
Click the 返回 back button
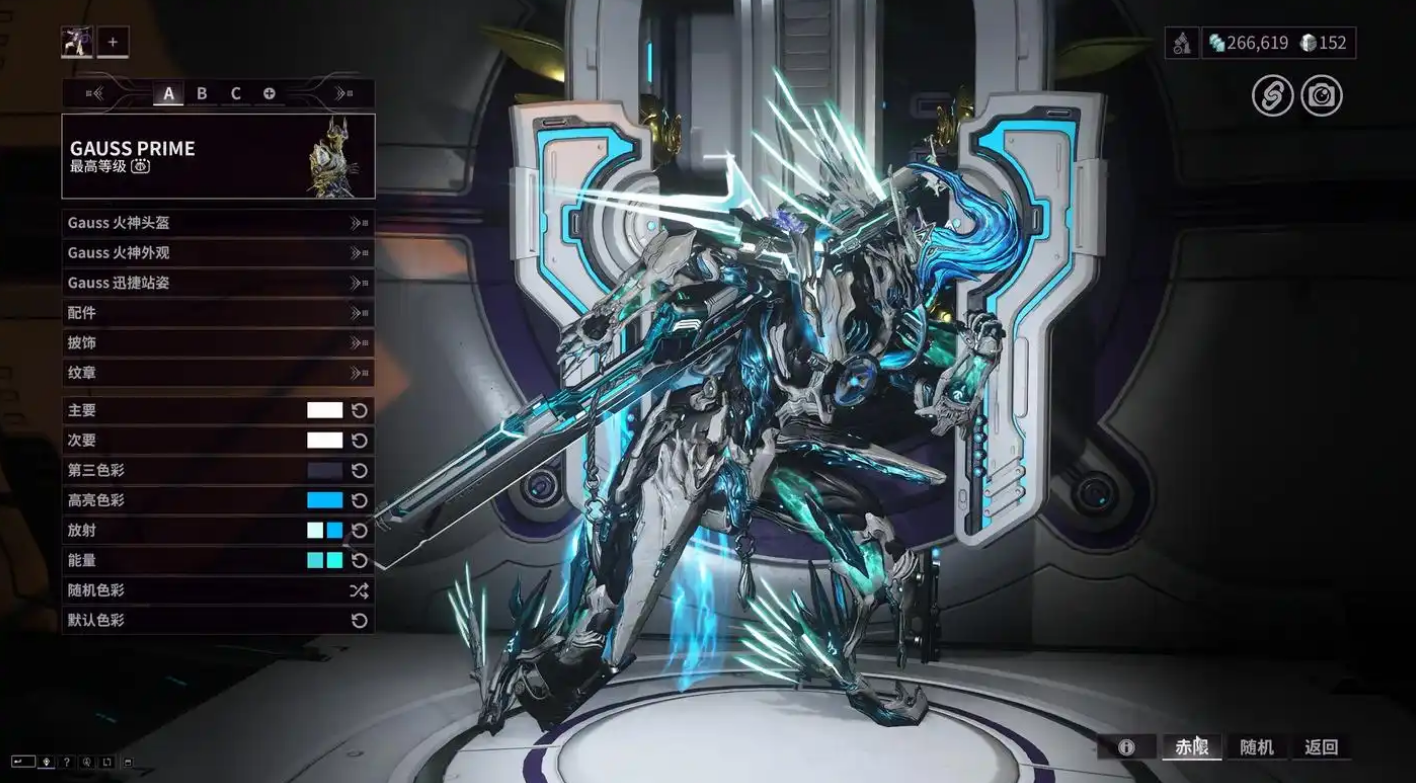click(x=1321, y=747)
